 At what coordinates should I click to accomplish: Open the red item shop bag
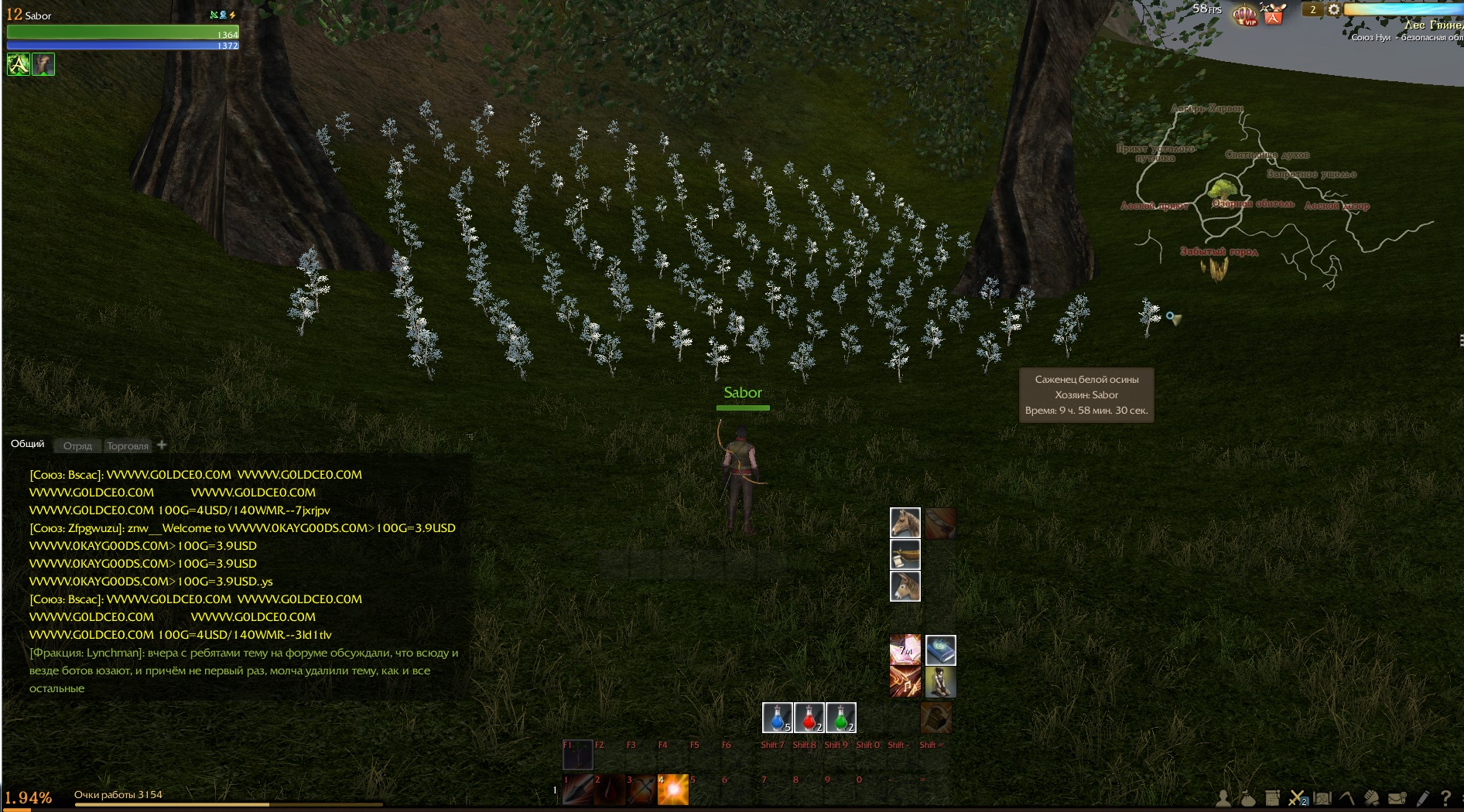point(1274,14)
